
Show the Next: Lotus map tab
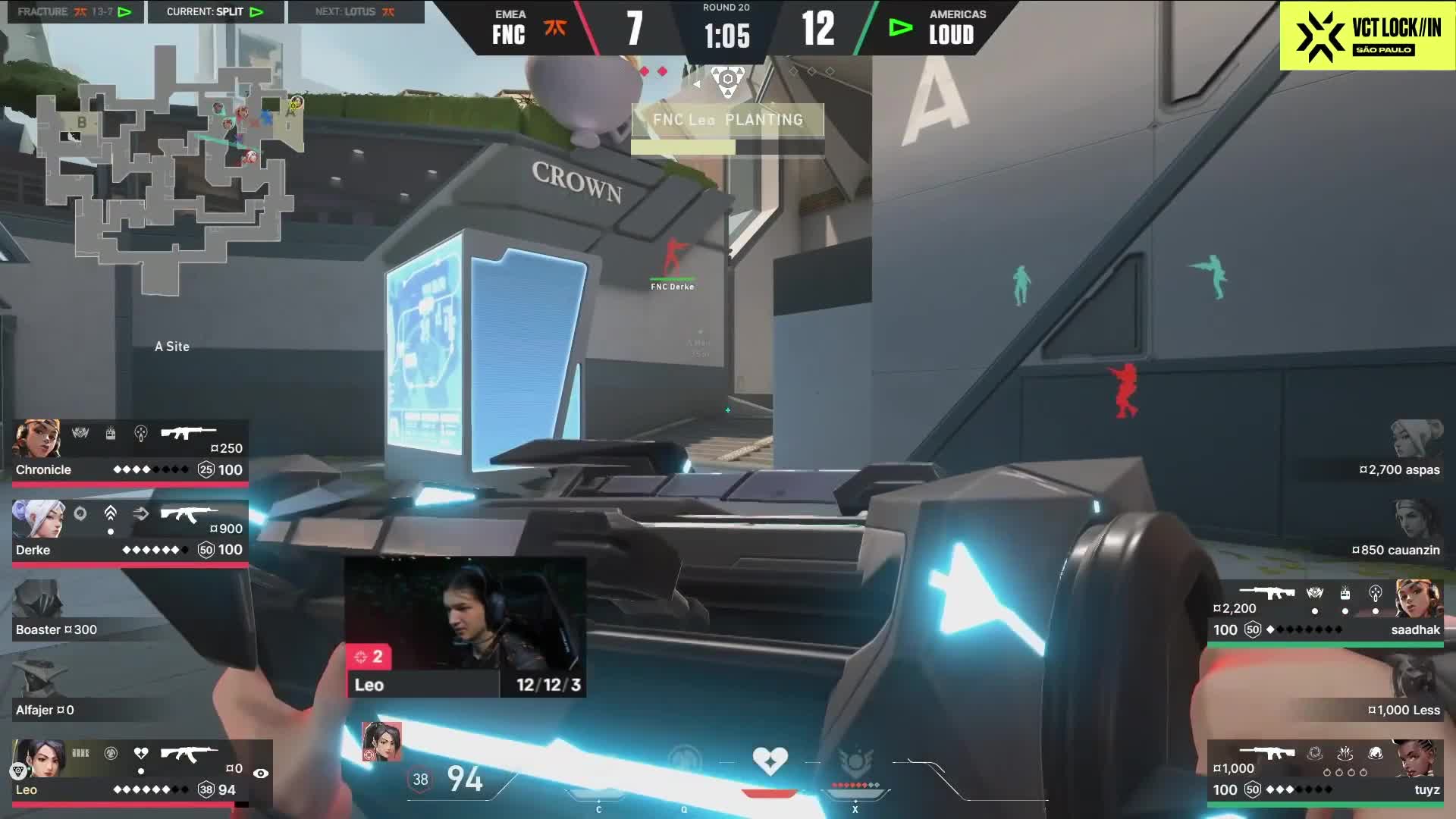click(355, 11)
